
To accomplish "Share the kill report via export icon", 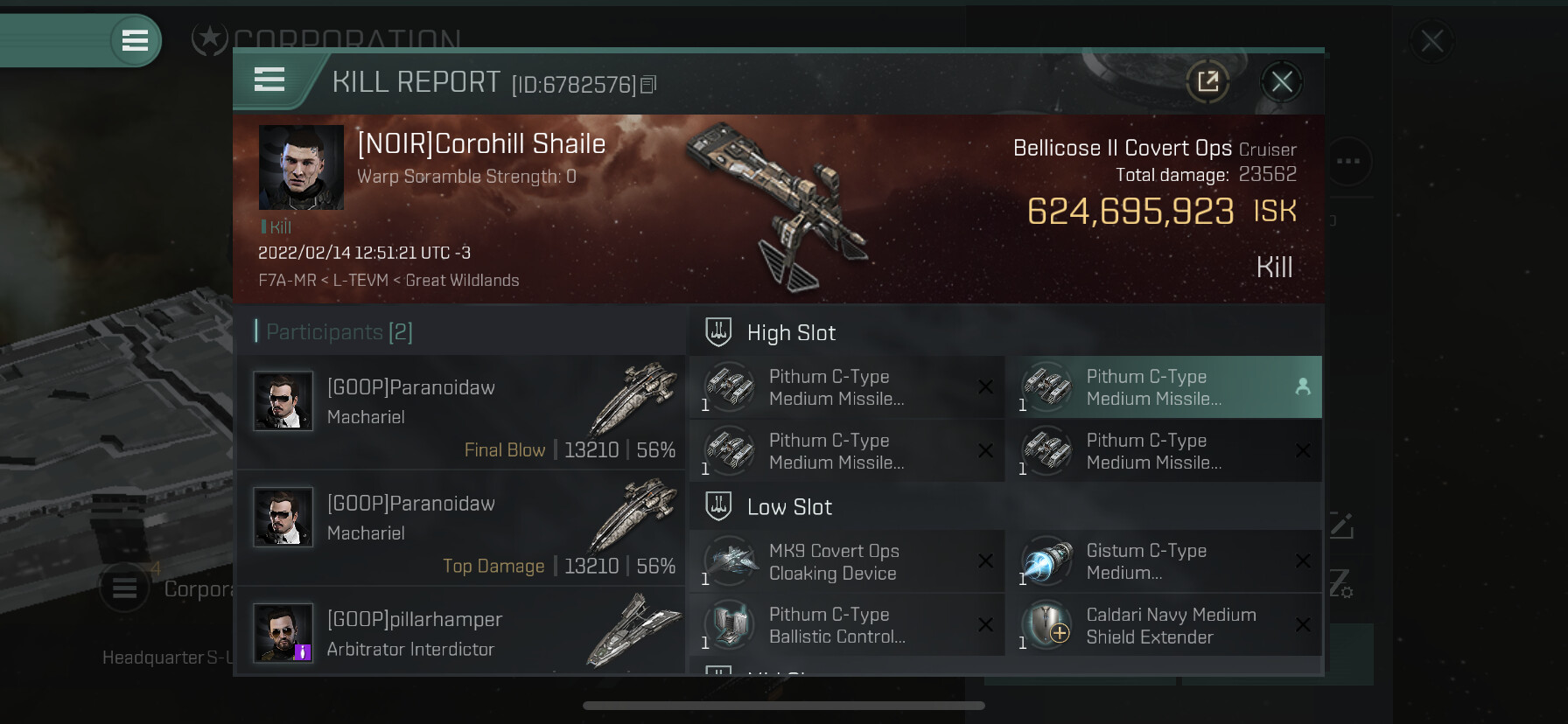I will click(1207, 82).
